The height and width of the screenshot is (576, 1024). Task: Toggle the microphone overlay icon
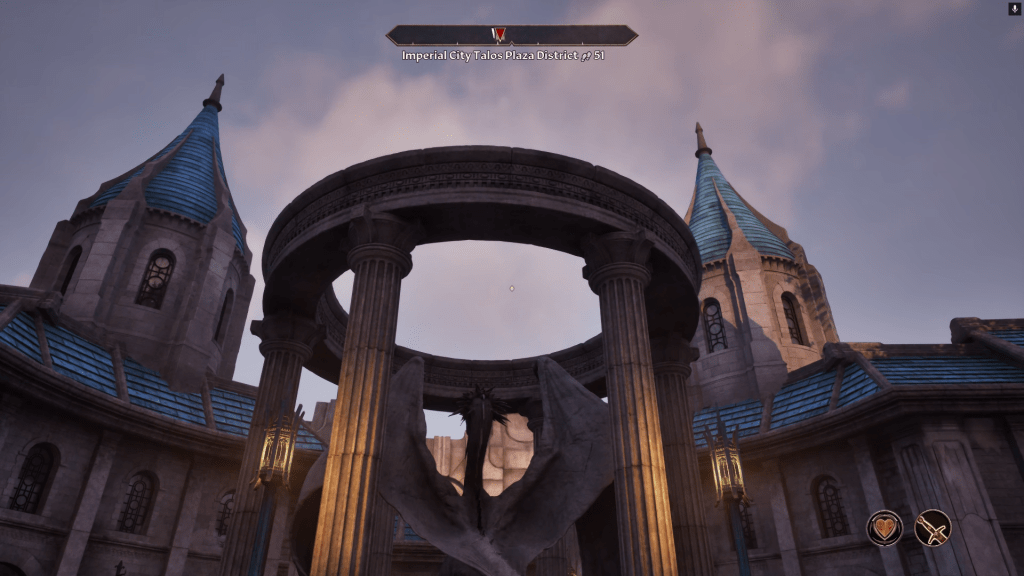click(x=1014, y=8)
